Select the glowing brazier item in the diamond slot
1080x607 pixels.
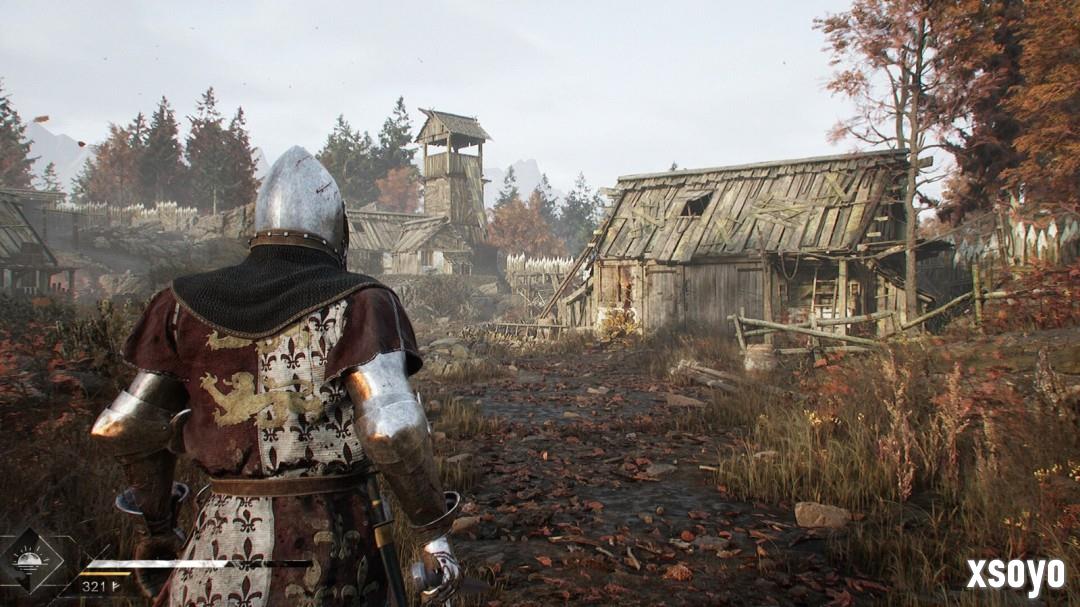coord(29,560)
